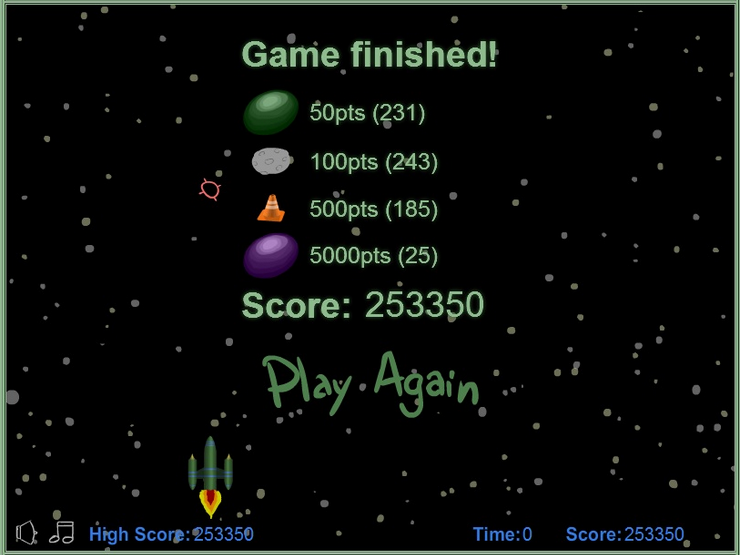Toggle the sound speaker icon
Viewport: 740px width, 555px height.
pos(27,532)
